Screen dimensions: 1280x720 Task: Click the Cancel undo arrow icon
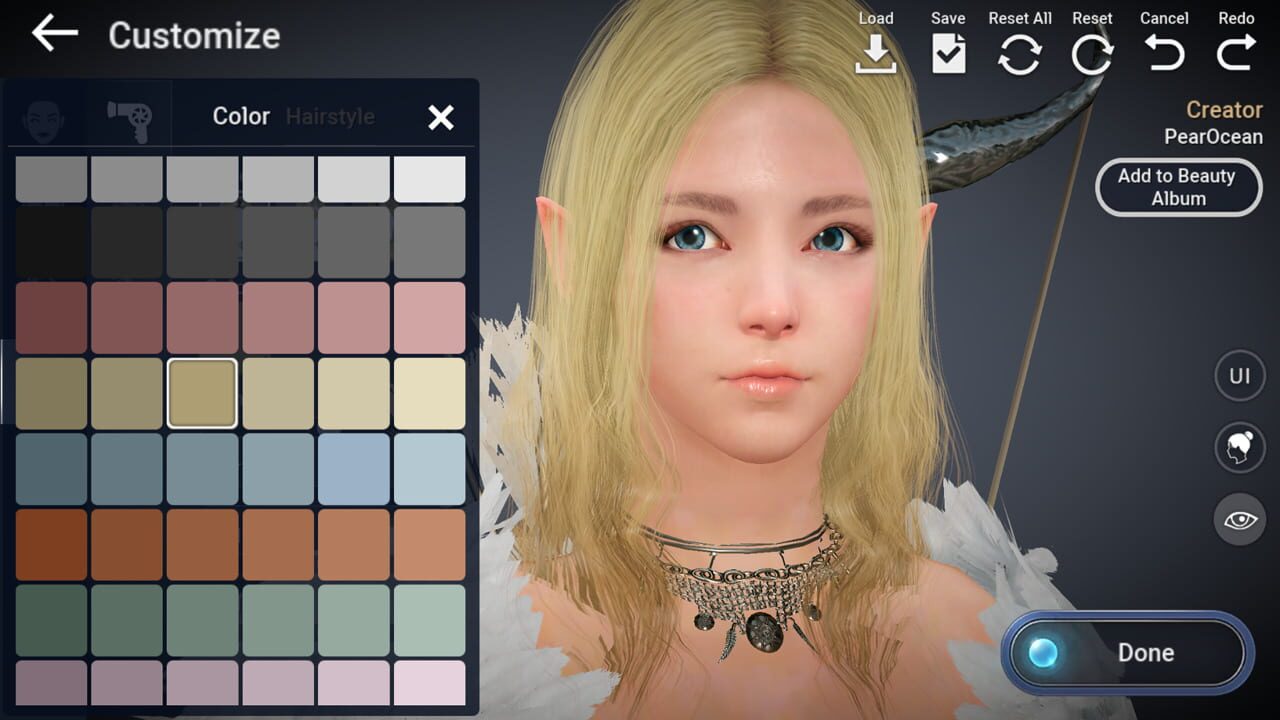coord(1163,50)
